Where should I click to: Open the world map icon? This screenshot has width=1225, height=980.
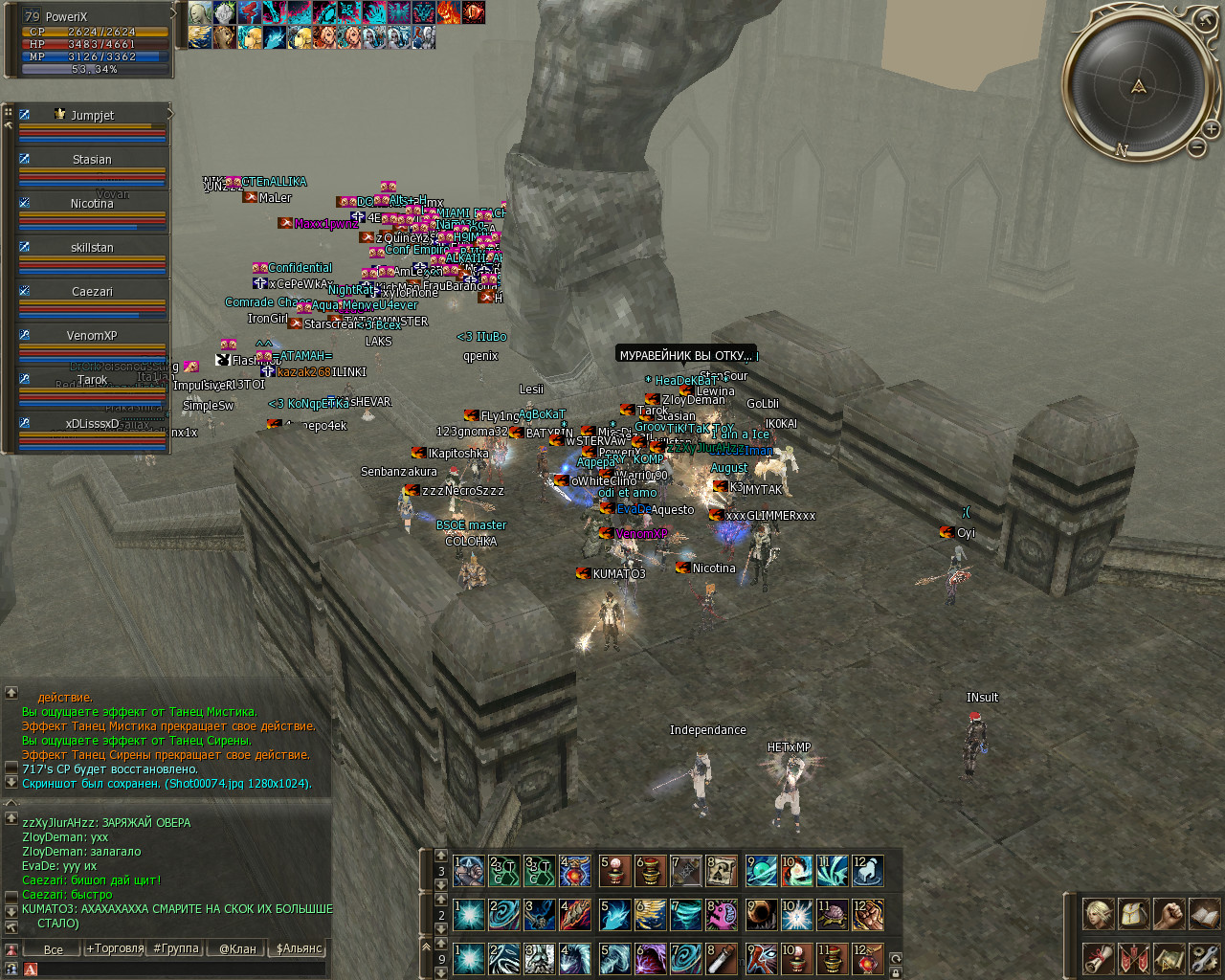(x=1169, y=957)
